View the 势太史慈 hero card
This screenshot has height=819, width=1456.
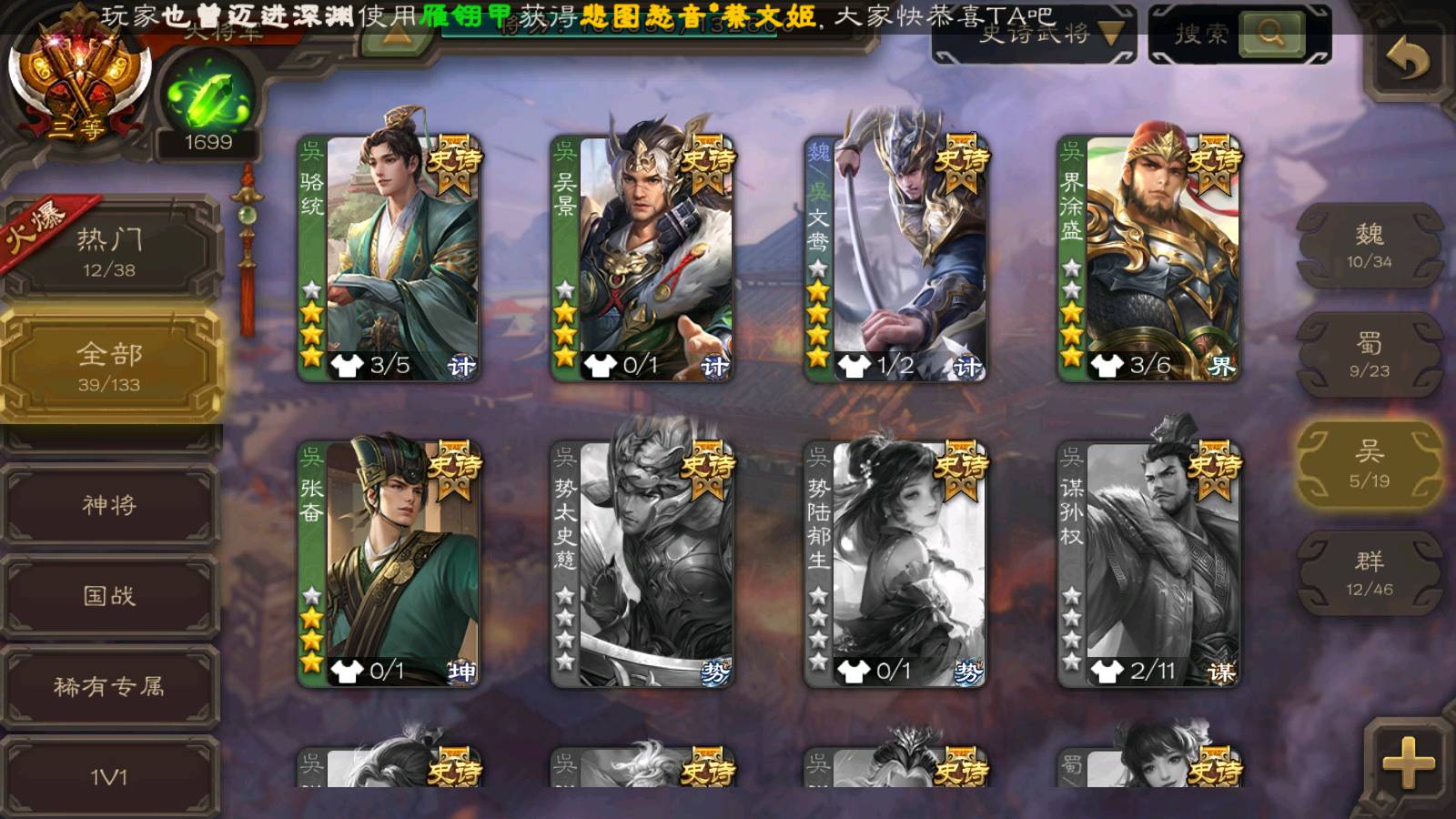pyautogui.click(x=642, y=564)
